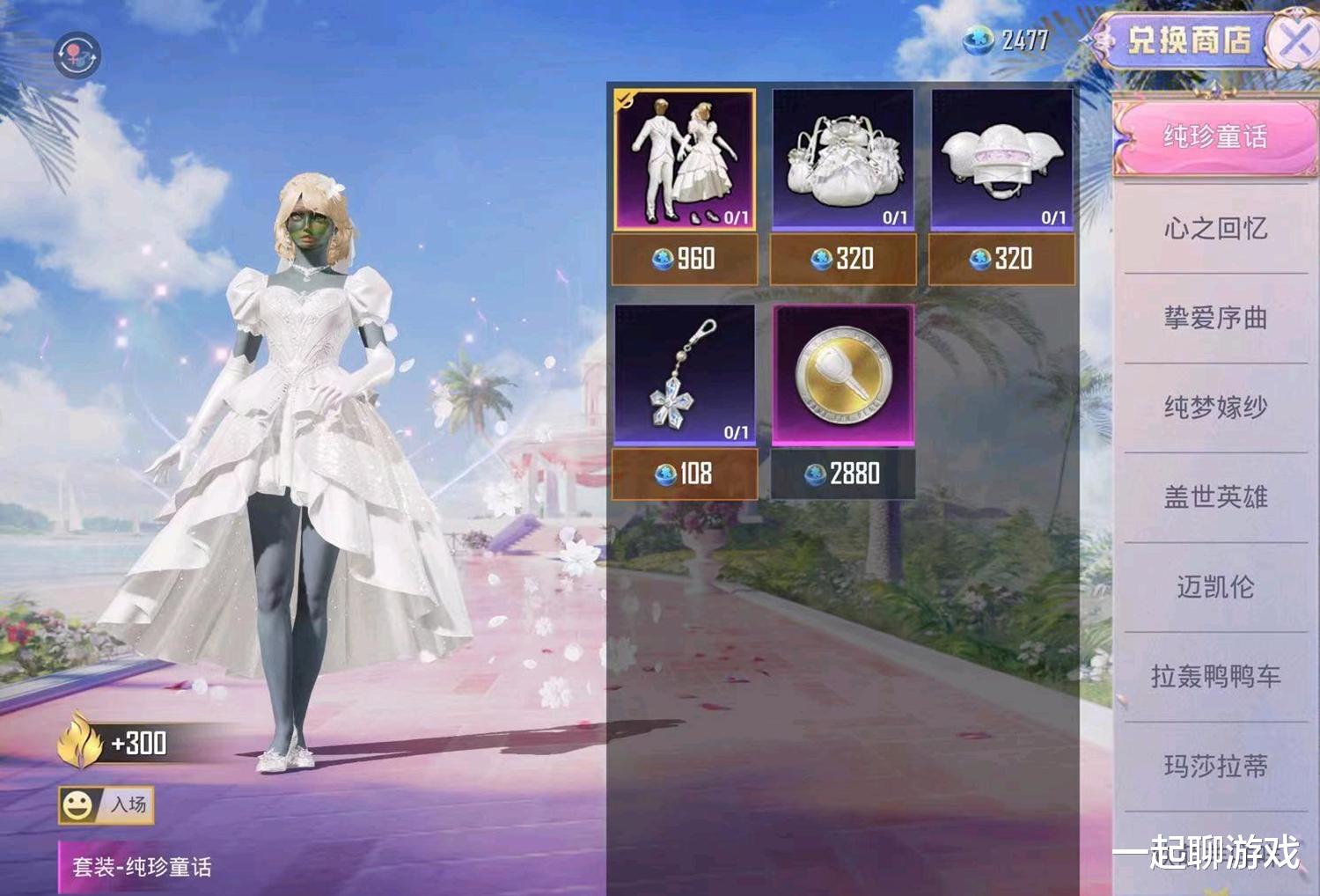1320x896 pixels.
Task: Select the wedding couple outfit set
Action: (x=685, y=159)
